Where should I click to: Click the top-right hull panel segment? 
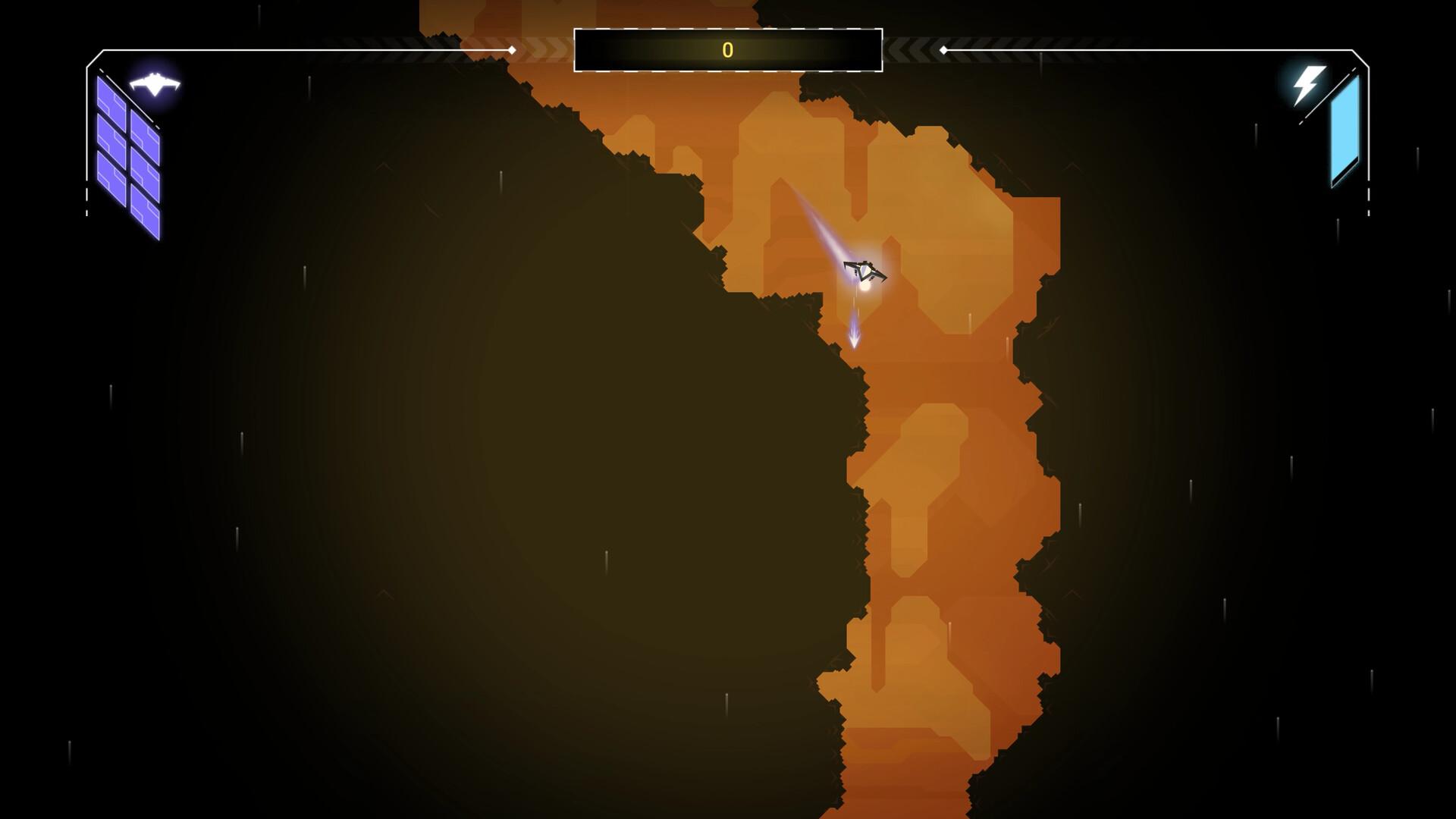point(146,125)
